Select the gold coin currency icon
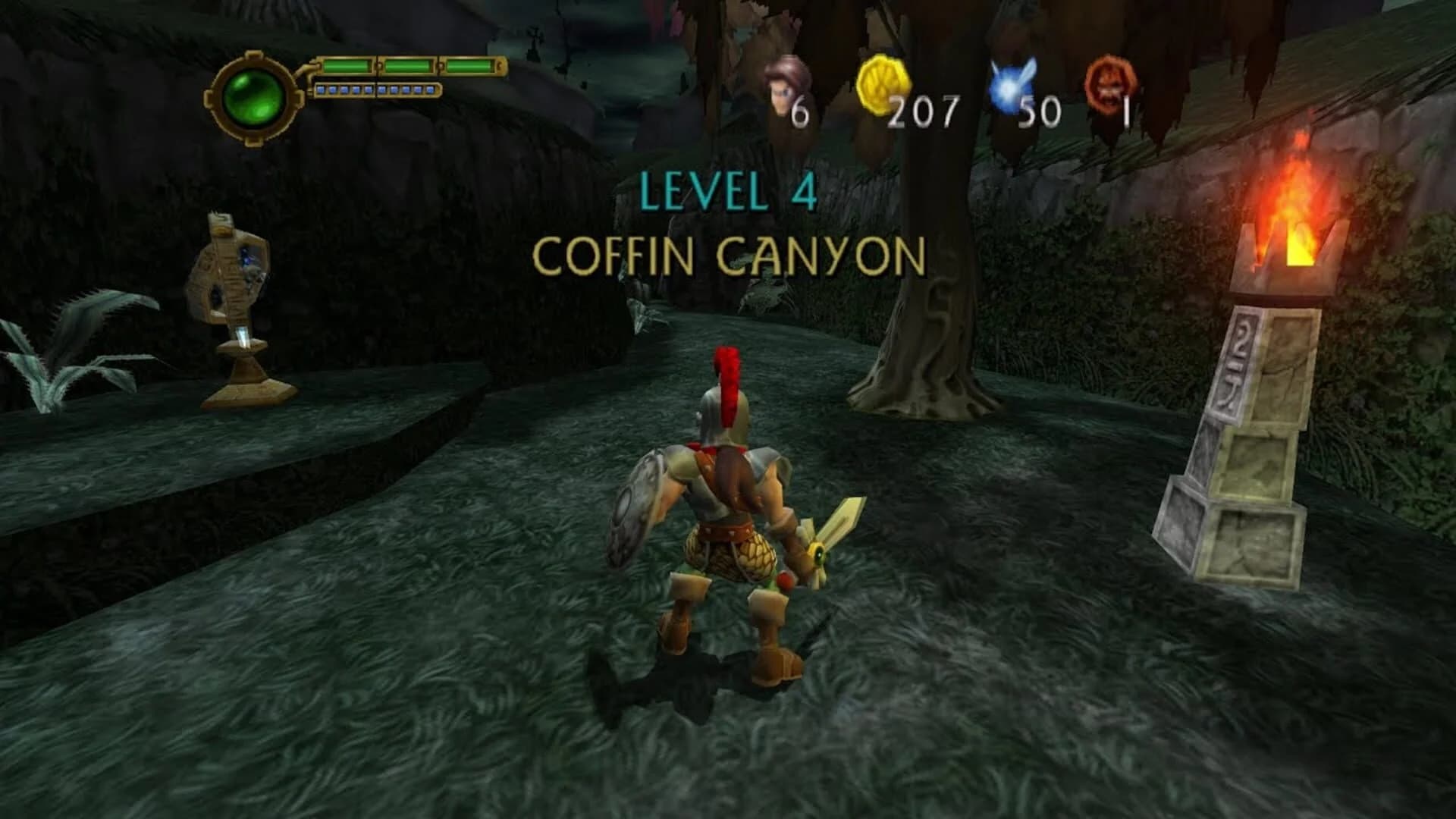Viewport: 1456px width, 819px height. pos(883,83)
